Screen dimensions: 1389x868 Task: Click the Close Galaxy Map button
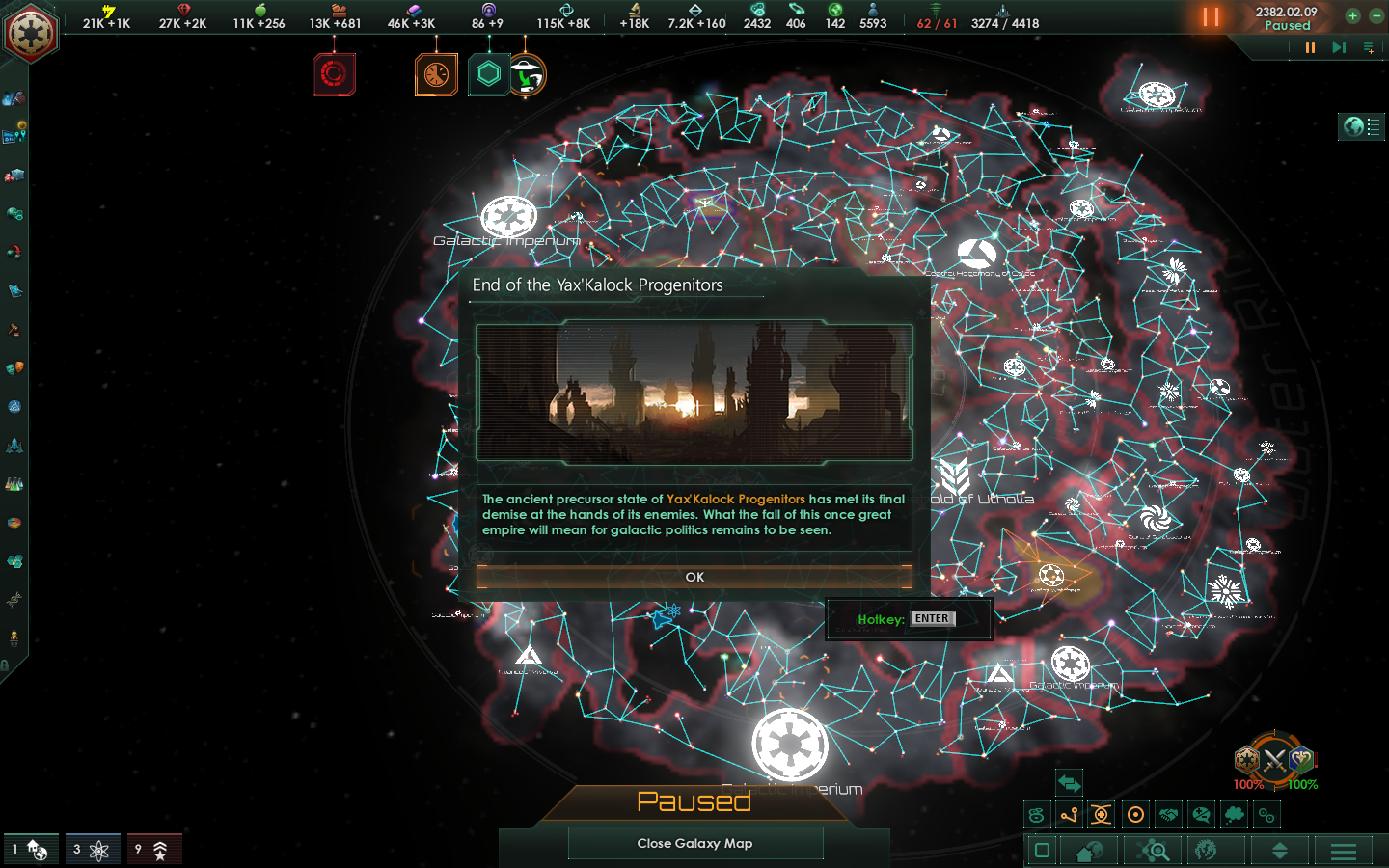(695, 843)
